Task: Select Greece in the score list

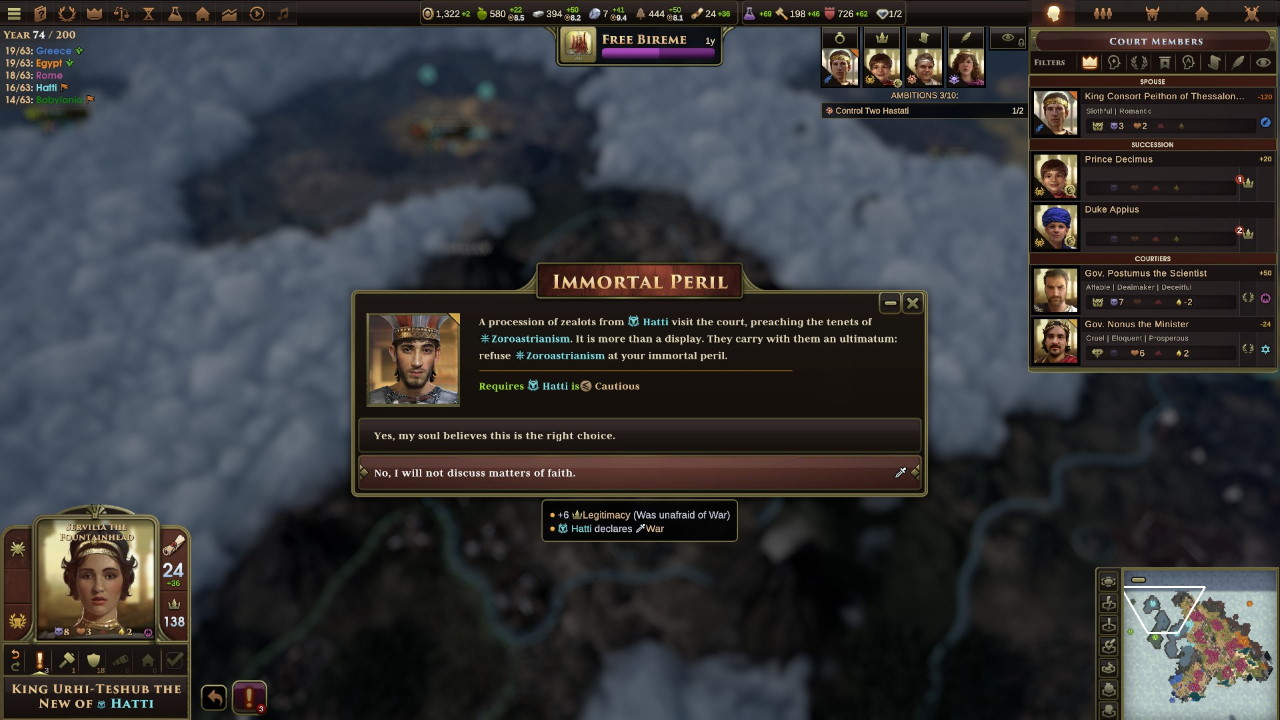Action: pos(53,50)
